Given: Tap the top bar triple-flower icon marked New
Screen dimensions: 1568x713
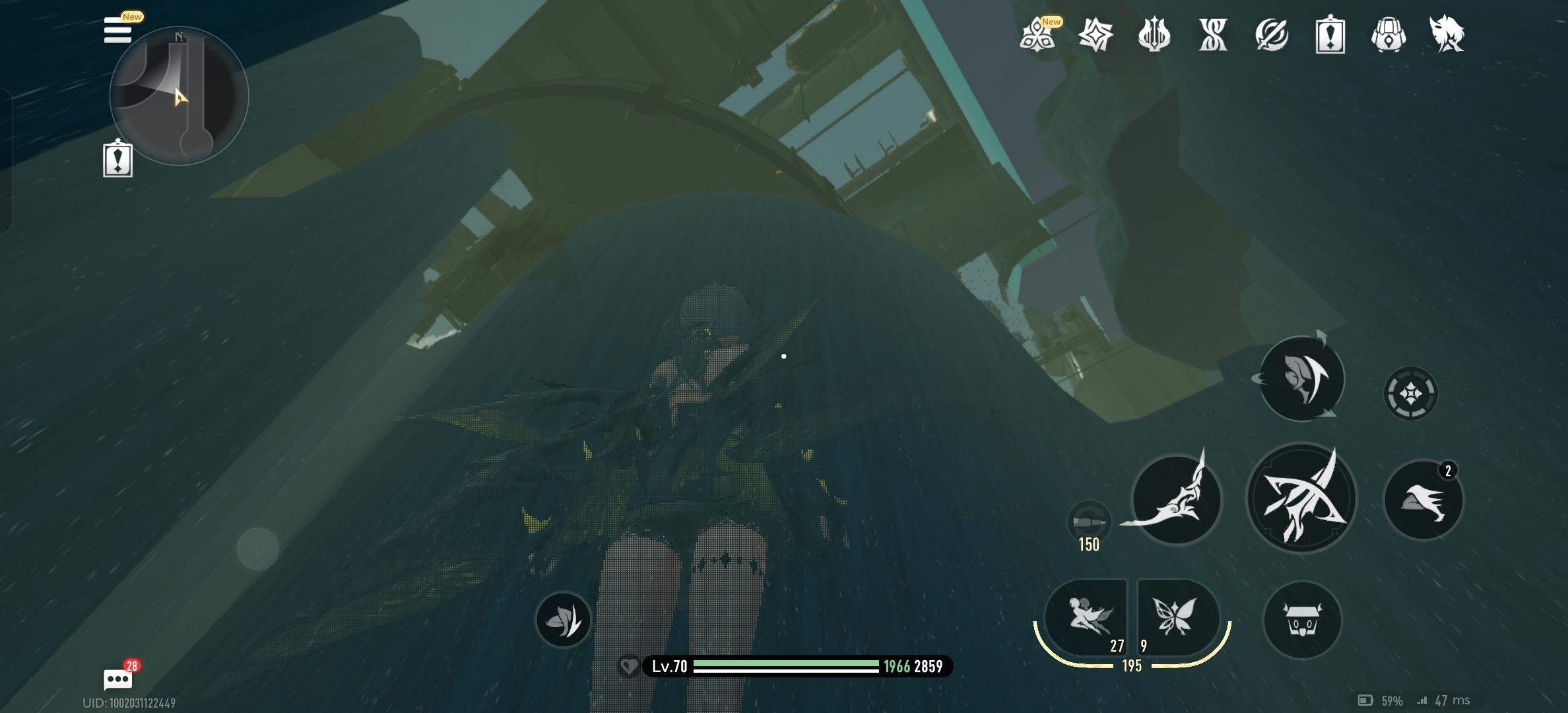Looking at the screenshot, I should click(x=1037, y=34).
